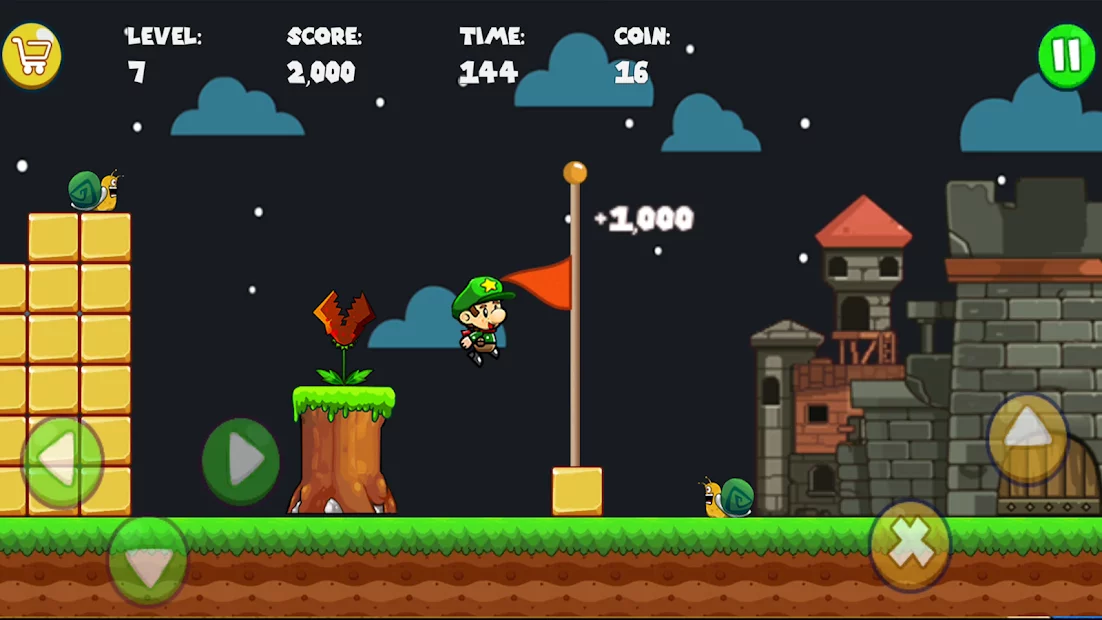Image resolution: width=1102 pixels, height=620 pixels.
Task: Open the shop cart button
Action: coord(32,55)
